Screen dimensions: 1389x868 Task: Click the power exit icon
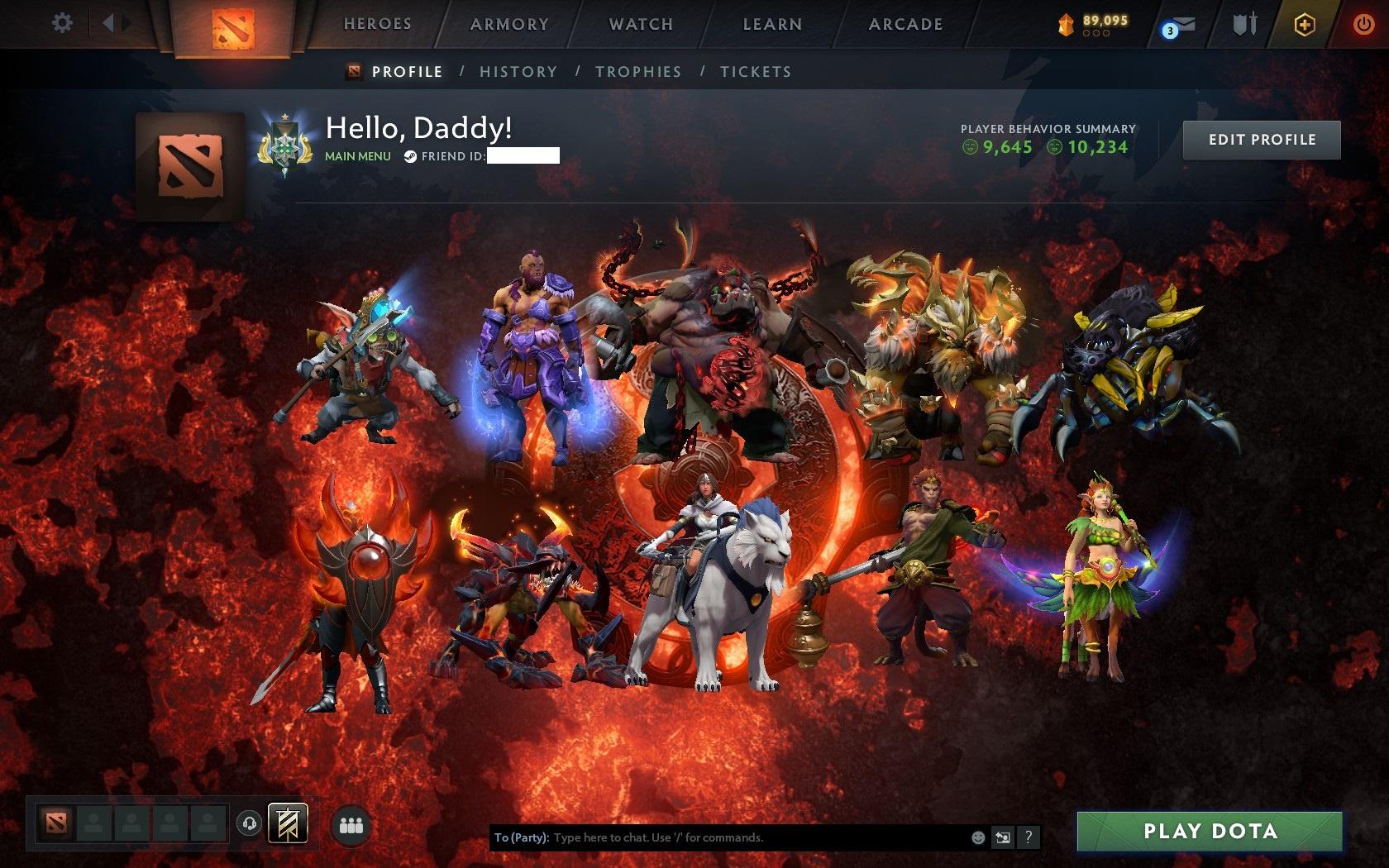(1364, 22)
